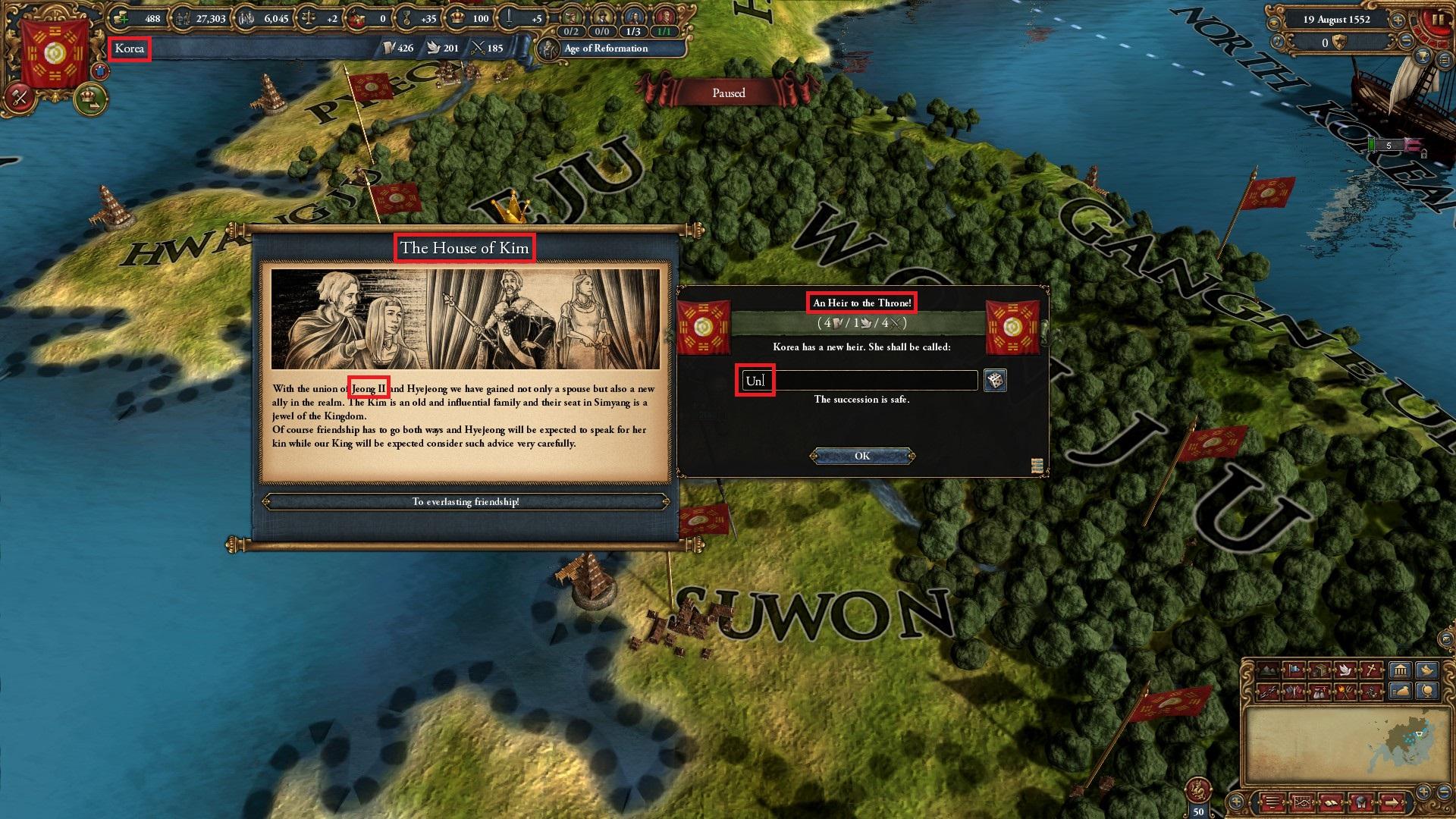The width and height of the screenshot is (1456, 819).
Task: Open the book icon on the bottom panel
Action: (x=1332, y=803)
